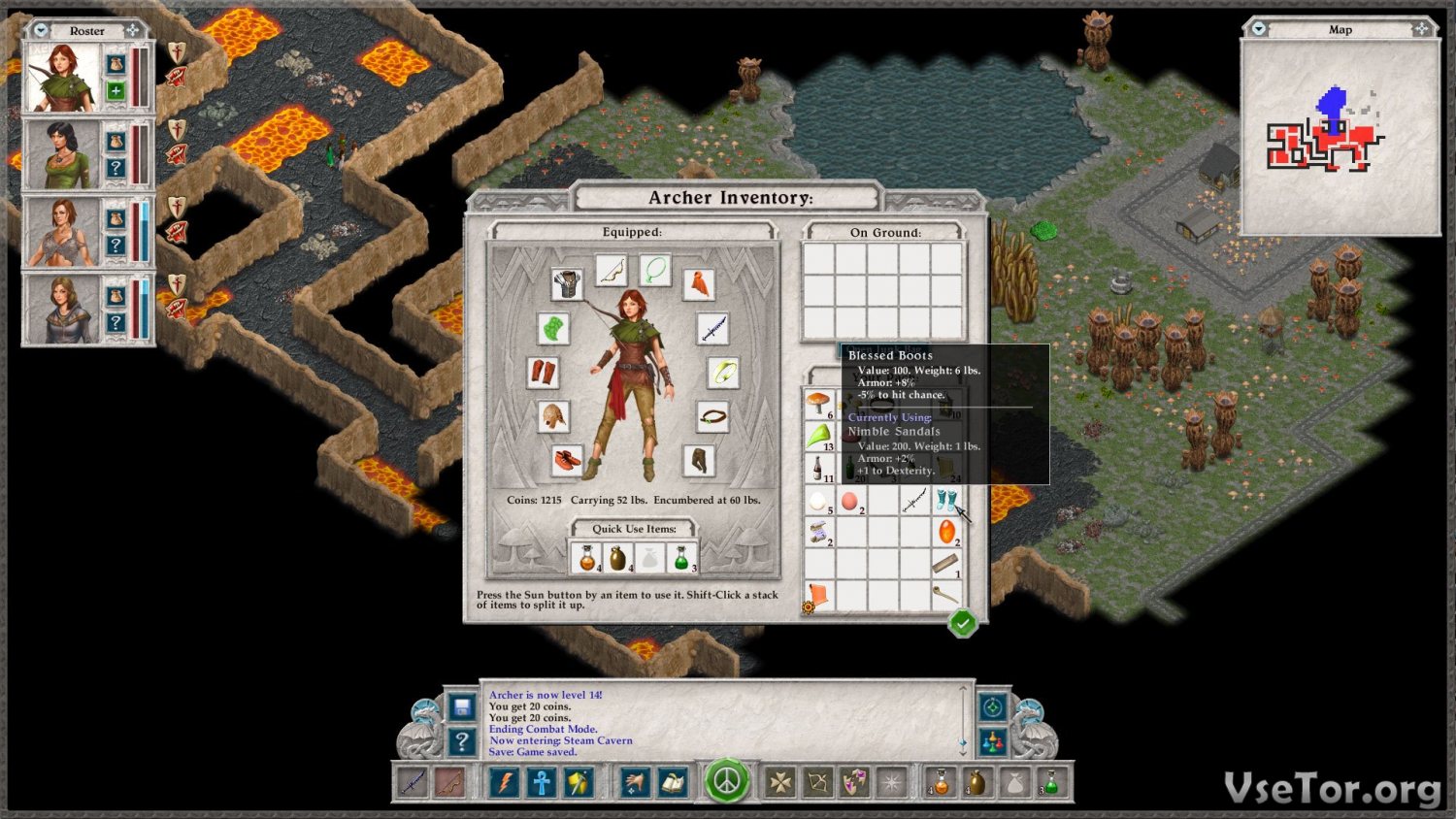Click the archer's level-up plus button
Viewport: 1456px width, 819px height.
[116, 91]
